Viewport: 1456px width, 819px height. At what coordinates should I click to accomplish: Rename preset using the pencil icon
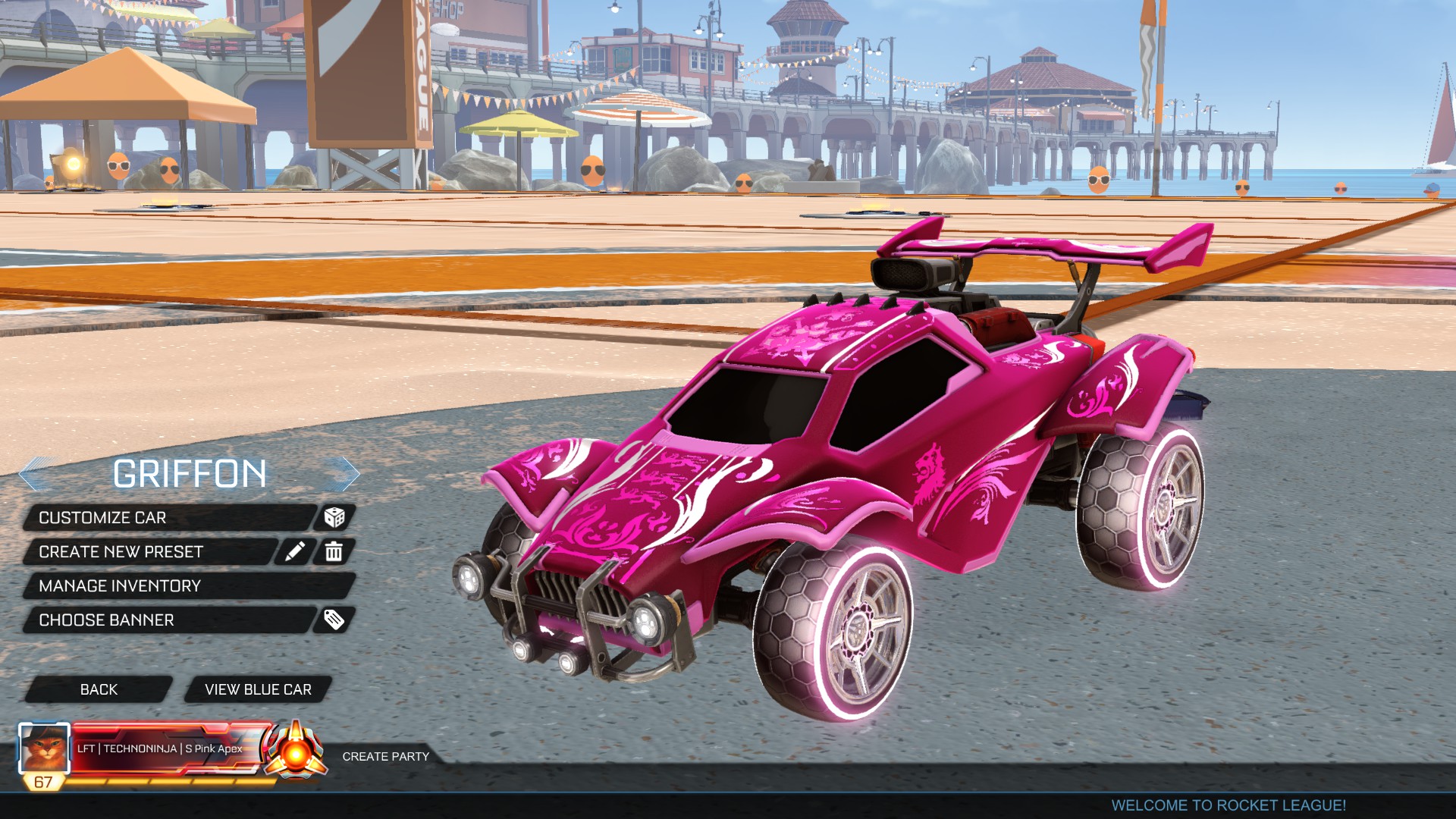pos(297,552)
